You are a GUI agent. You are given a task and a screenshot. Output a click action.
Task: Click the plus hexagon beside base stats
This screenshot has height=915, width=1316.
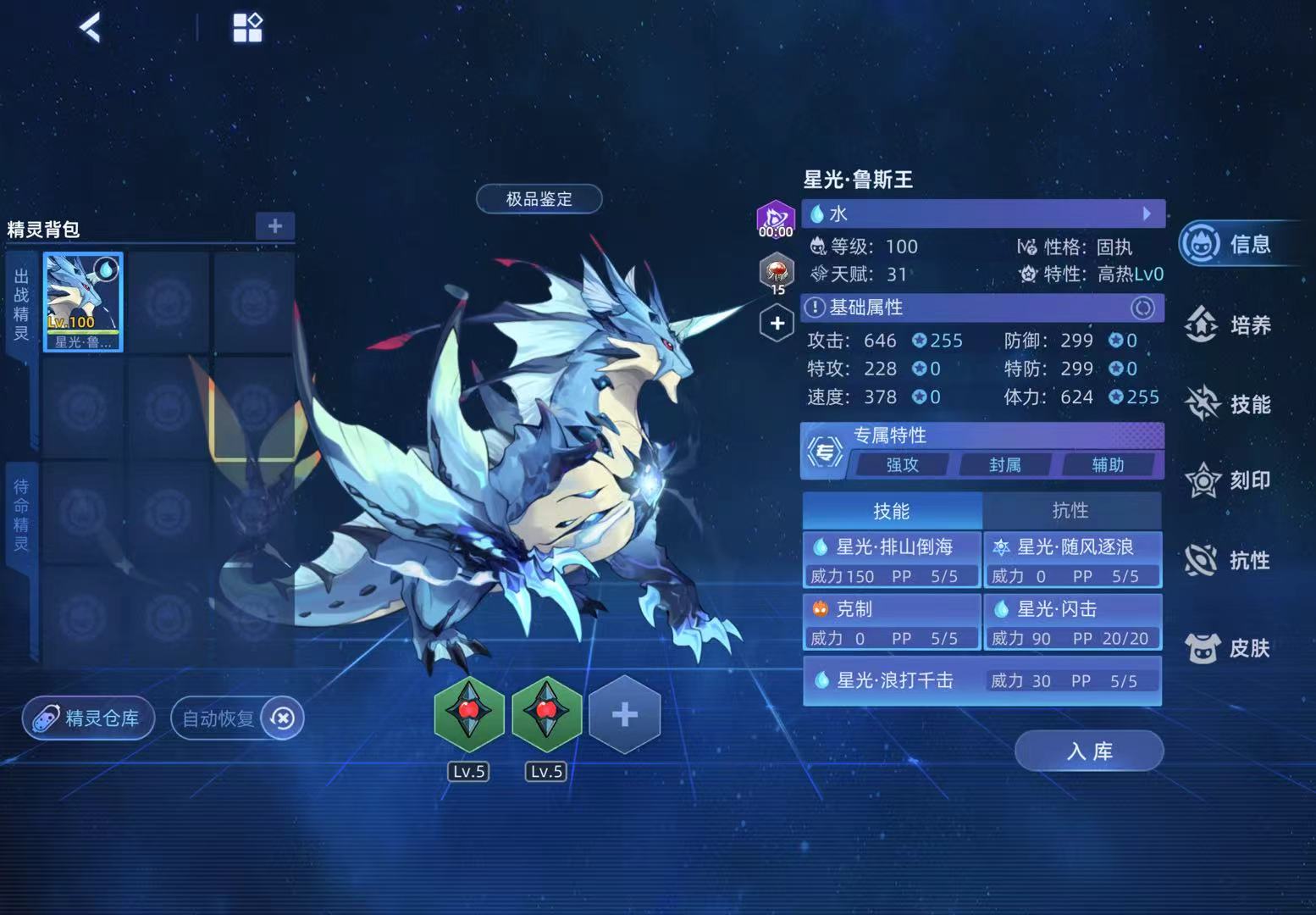pos(777,323)
